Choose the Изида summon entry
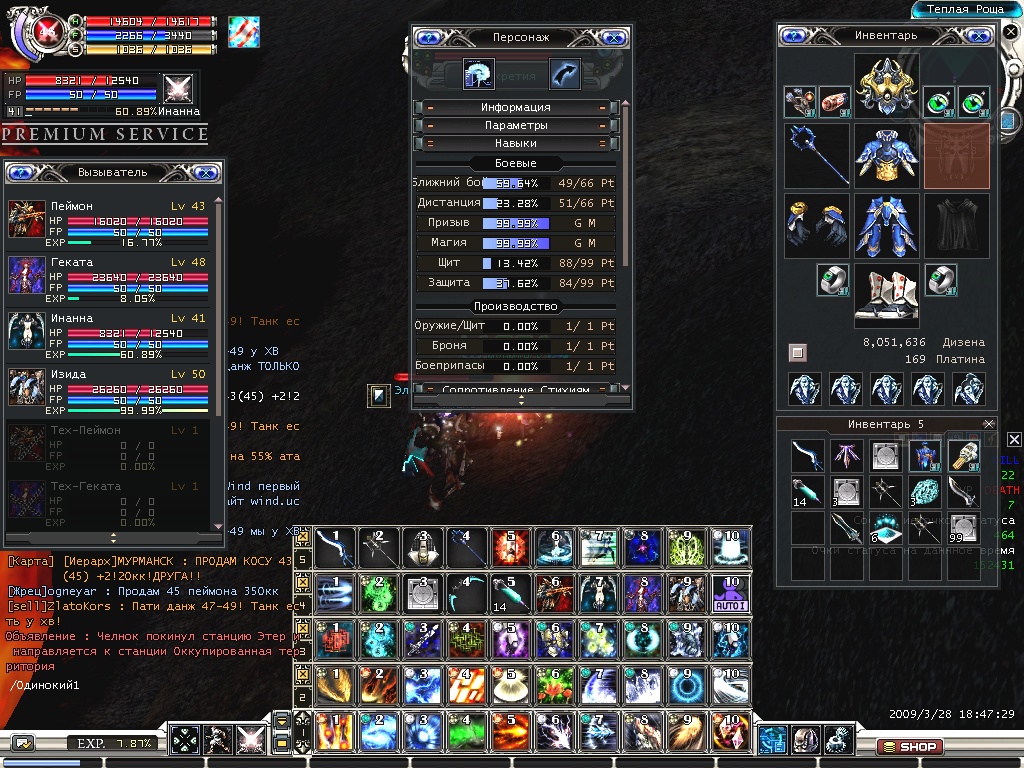 point(112,387)
